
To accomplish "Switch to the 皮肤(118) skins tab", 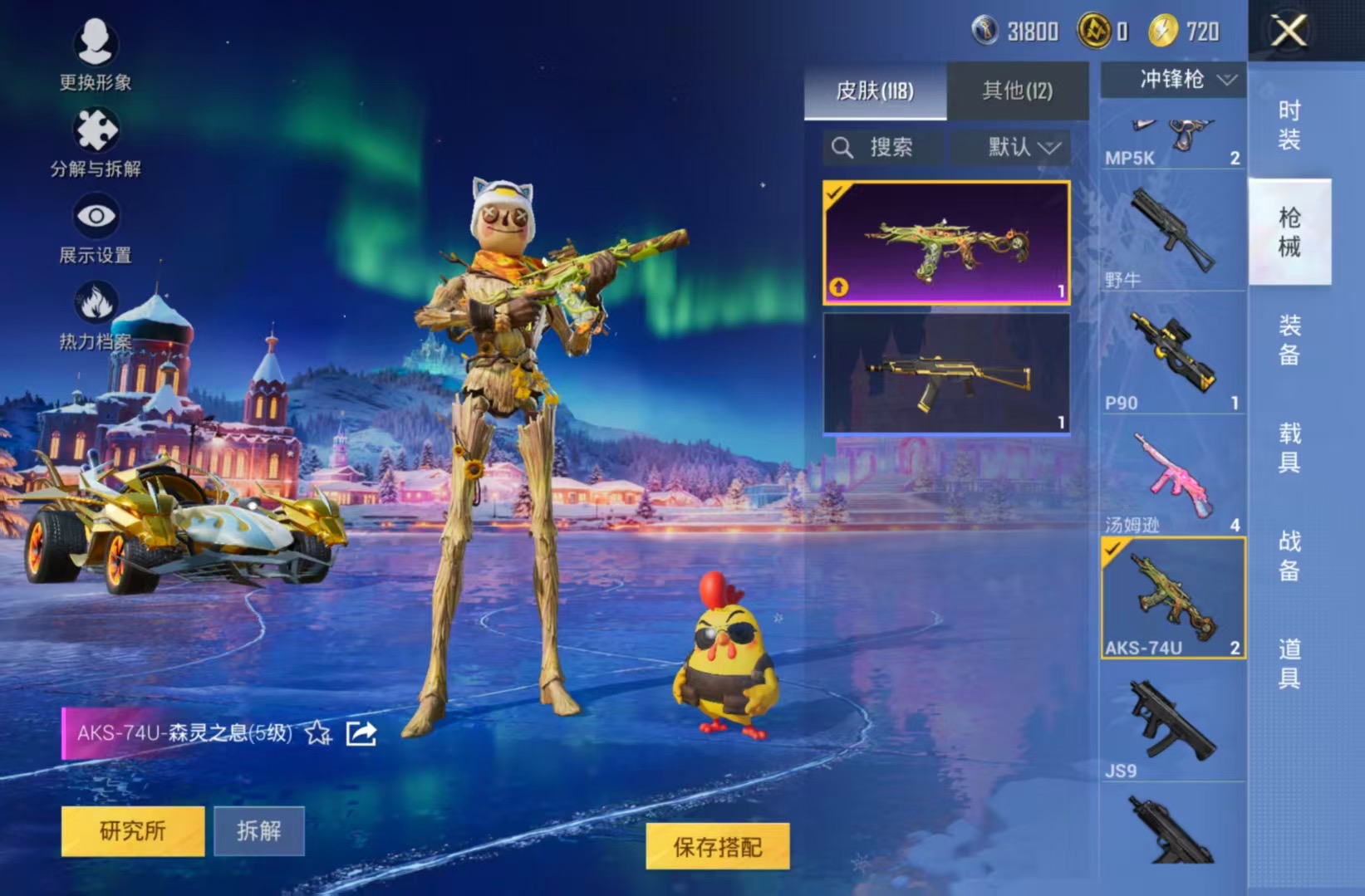I will tap(875, 91).
